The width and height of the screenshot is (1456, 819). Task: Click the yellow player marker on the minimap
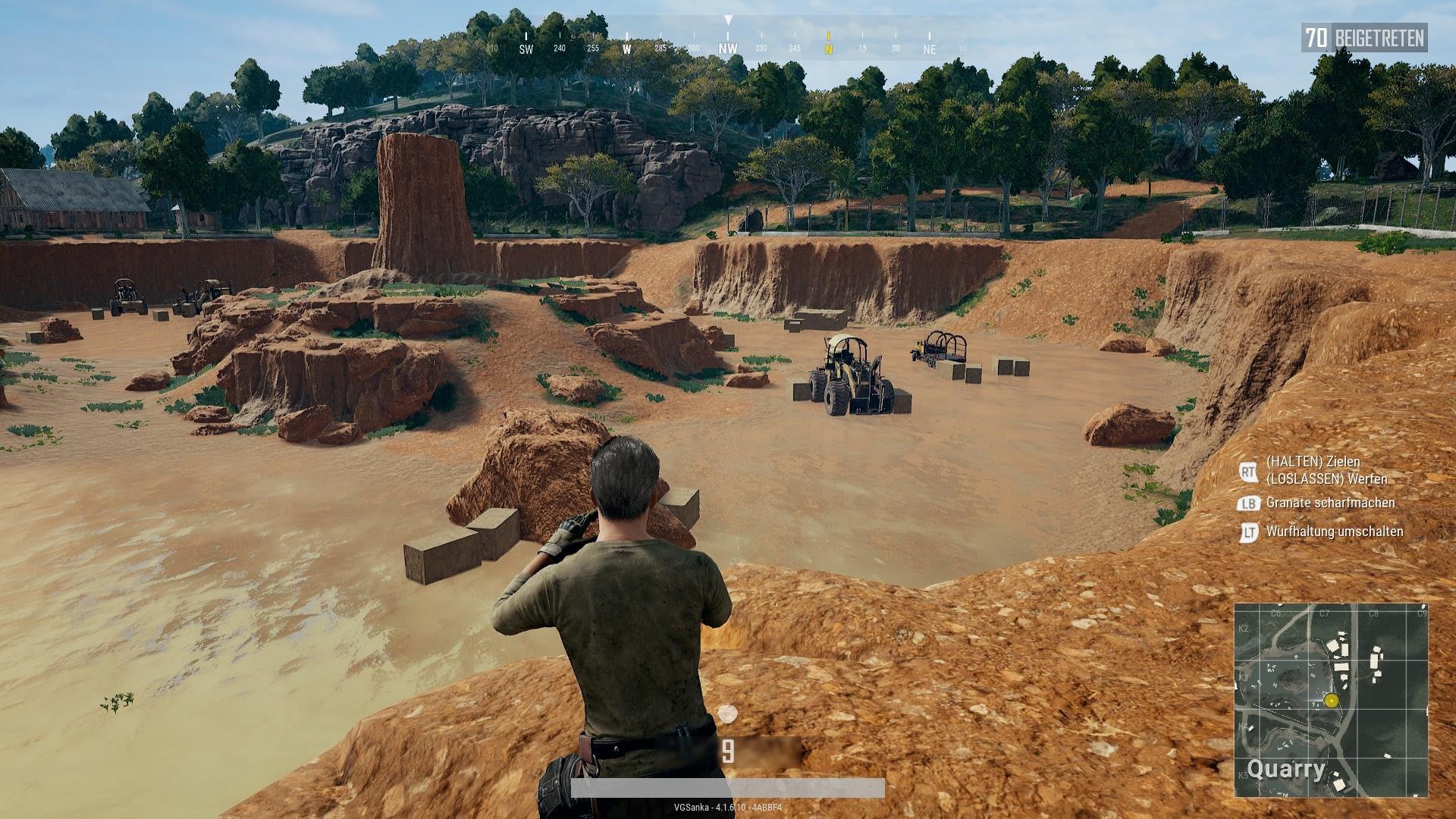coord(1331,701)
